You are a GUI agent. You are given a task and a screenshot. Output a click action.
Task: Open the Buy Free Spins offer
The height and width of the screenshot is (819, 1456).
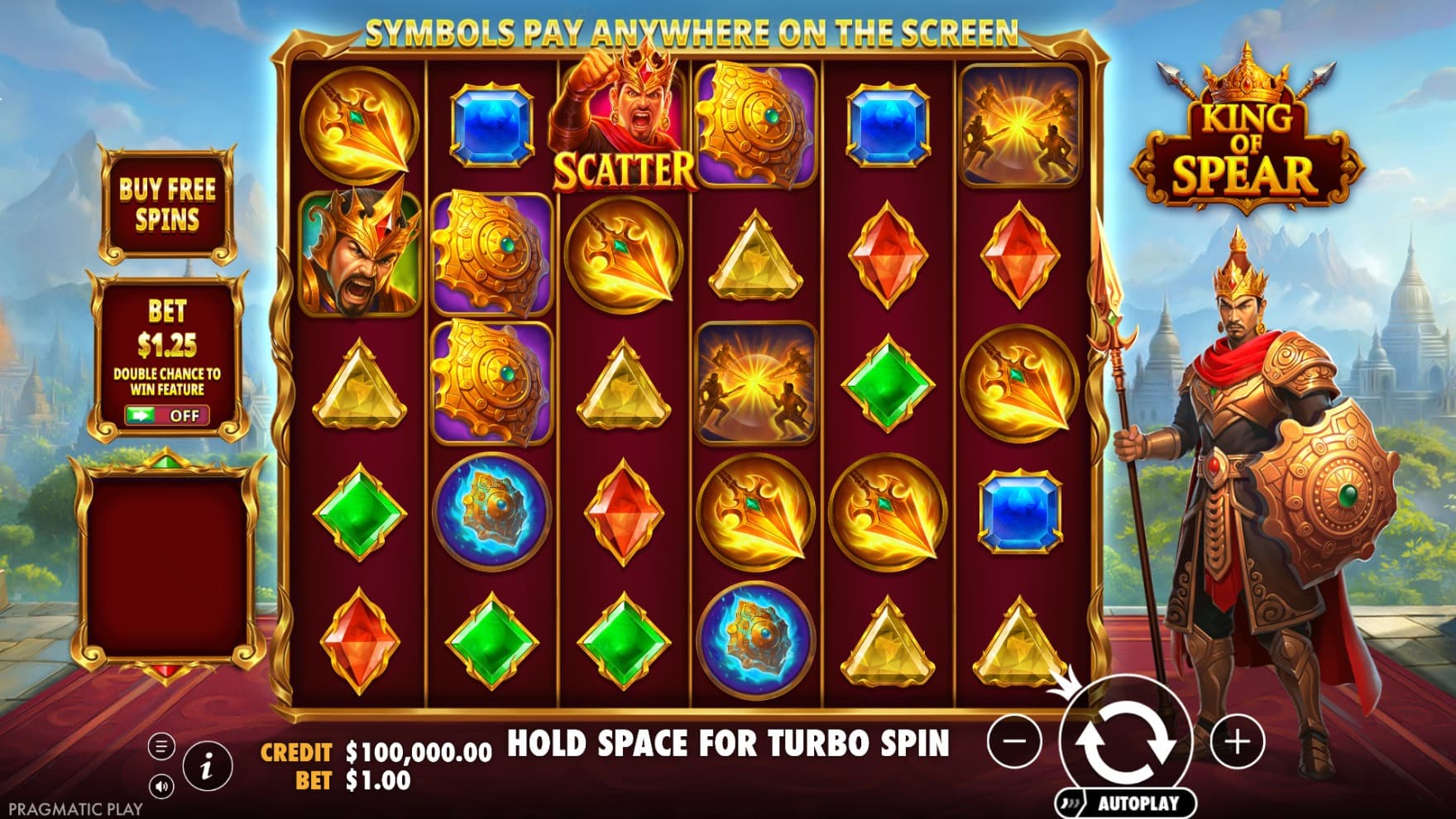pyautogui.click(x=168, y=204)
